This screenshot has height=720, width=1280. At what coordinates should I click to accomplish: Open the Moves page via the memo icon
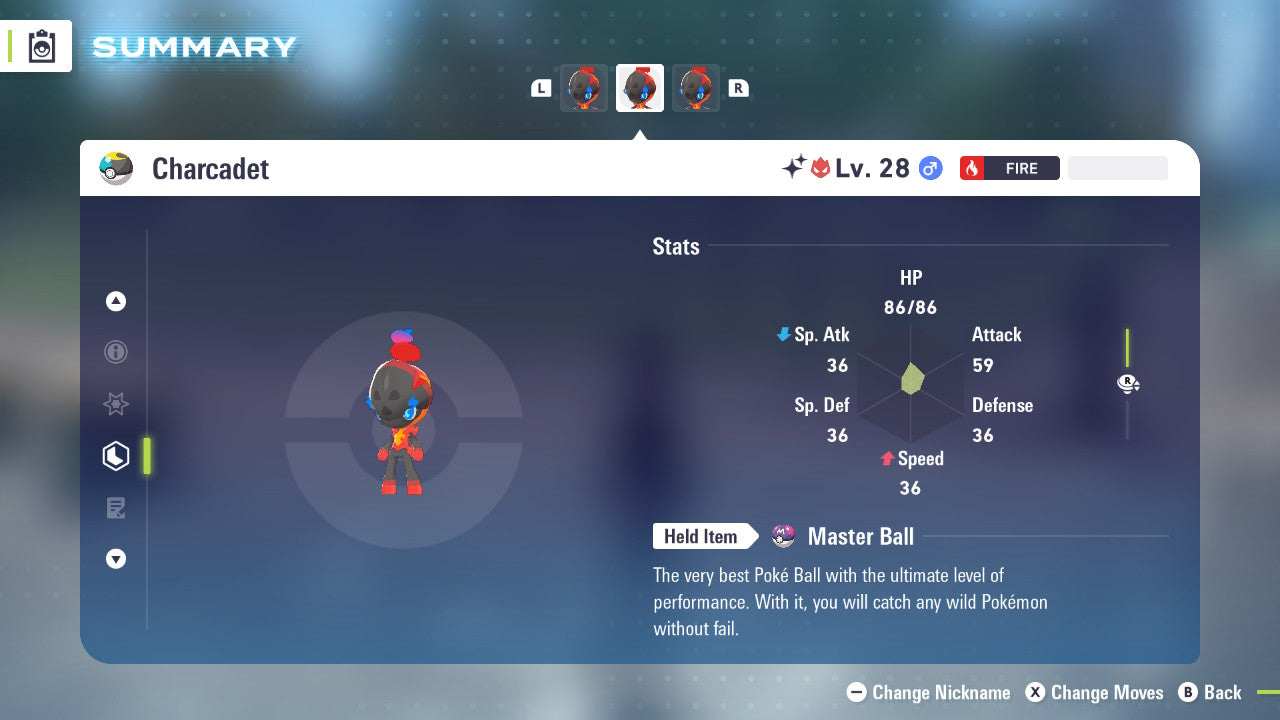click(x=116, y=507)
